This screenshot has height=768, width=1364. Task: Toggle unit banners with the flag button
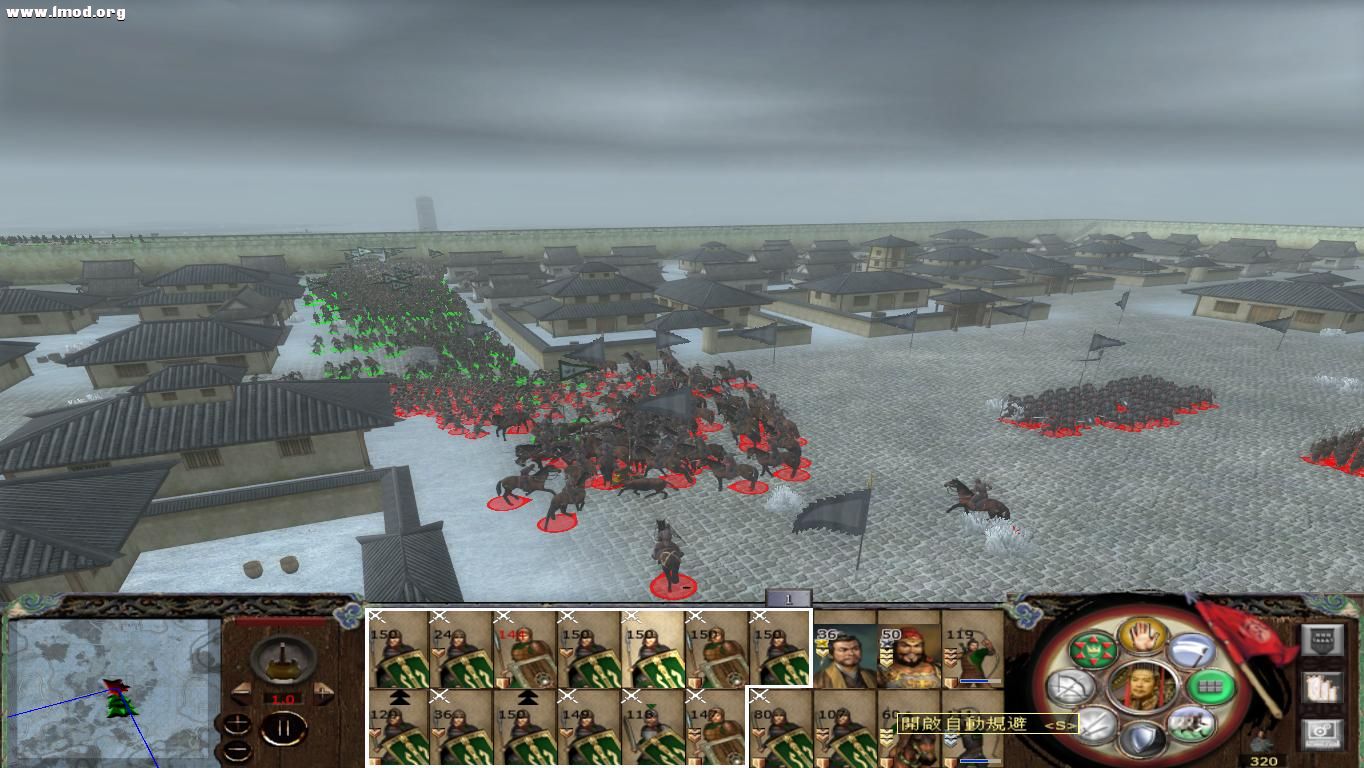point(1323,640)
